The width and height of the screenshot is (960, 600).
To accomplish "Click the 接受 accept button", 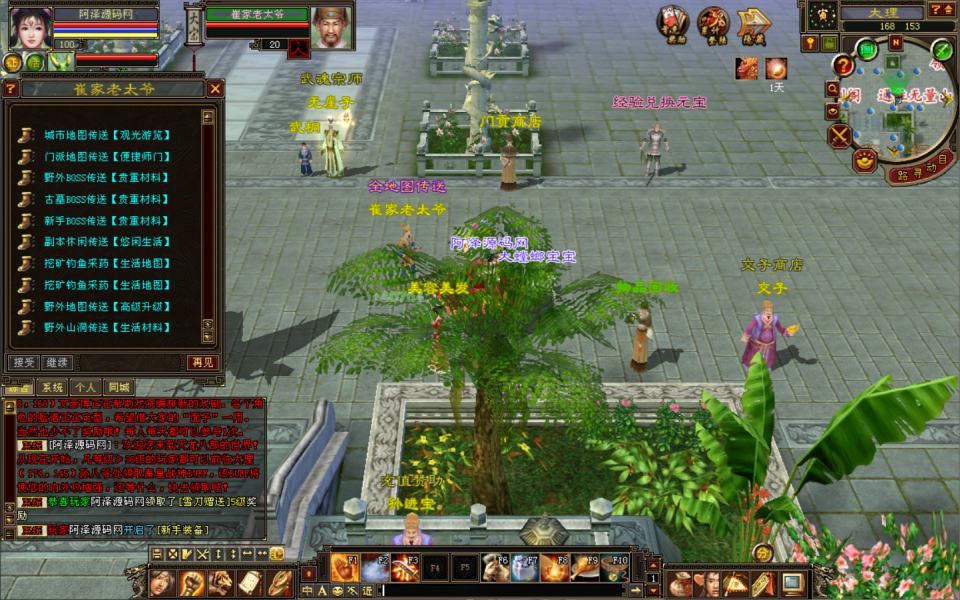I will (x=23, y=362).
